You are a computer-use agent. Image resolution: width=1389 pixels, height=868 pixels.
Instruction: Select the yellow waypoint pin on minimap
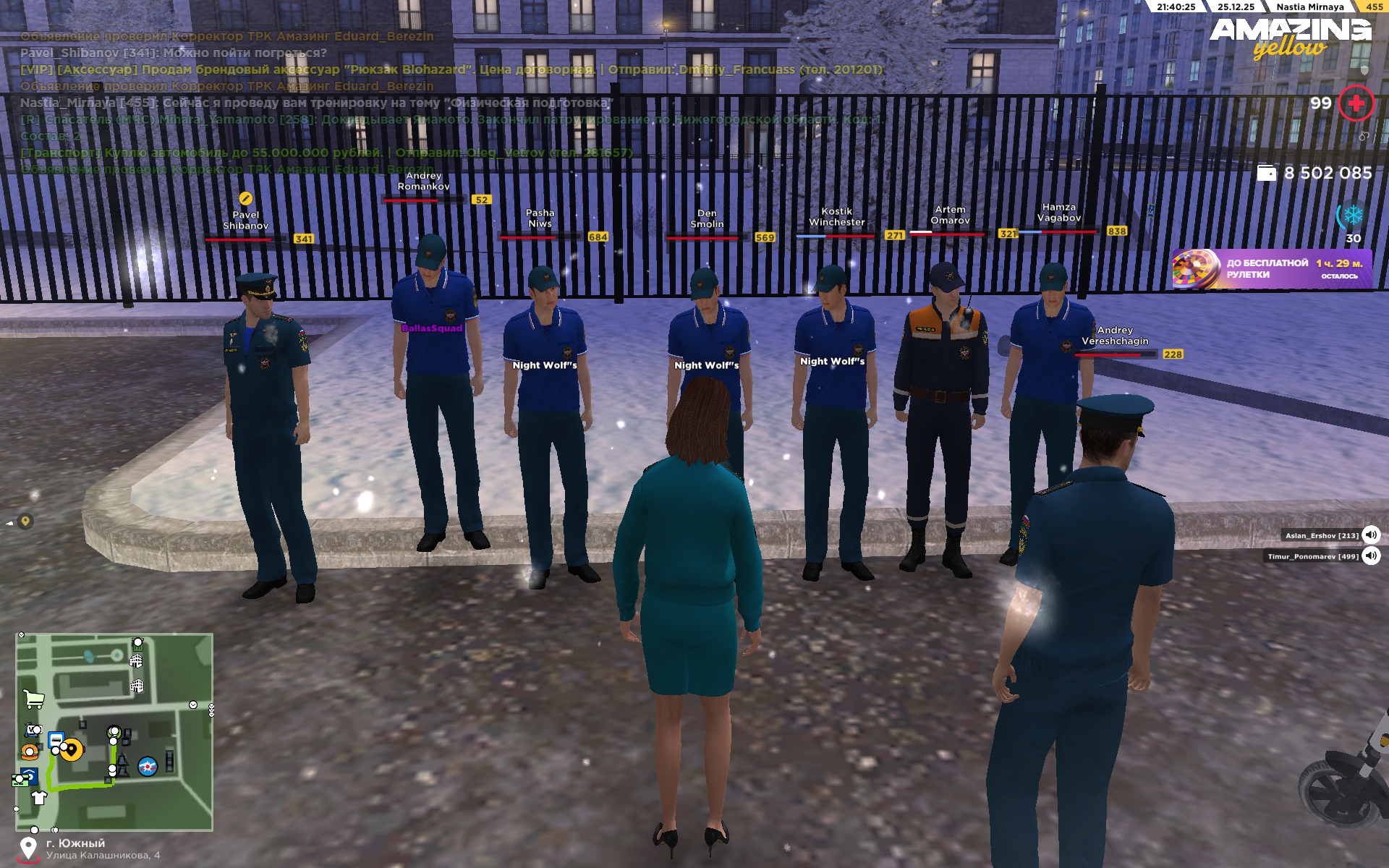pyautogui.click(x=72, y=750)
